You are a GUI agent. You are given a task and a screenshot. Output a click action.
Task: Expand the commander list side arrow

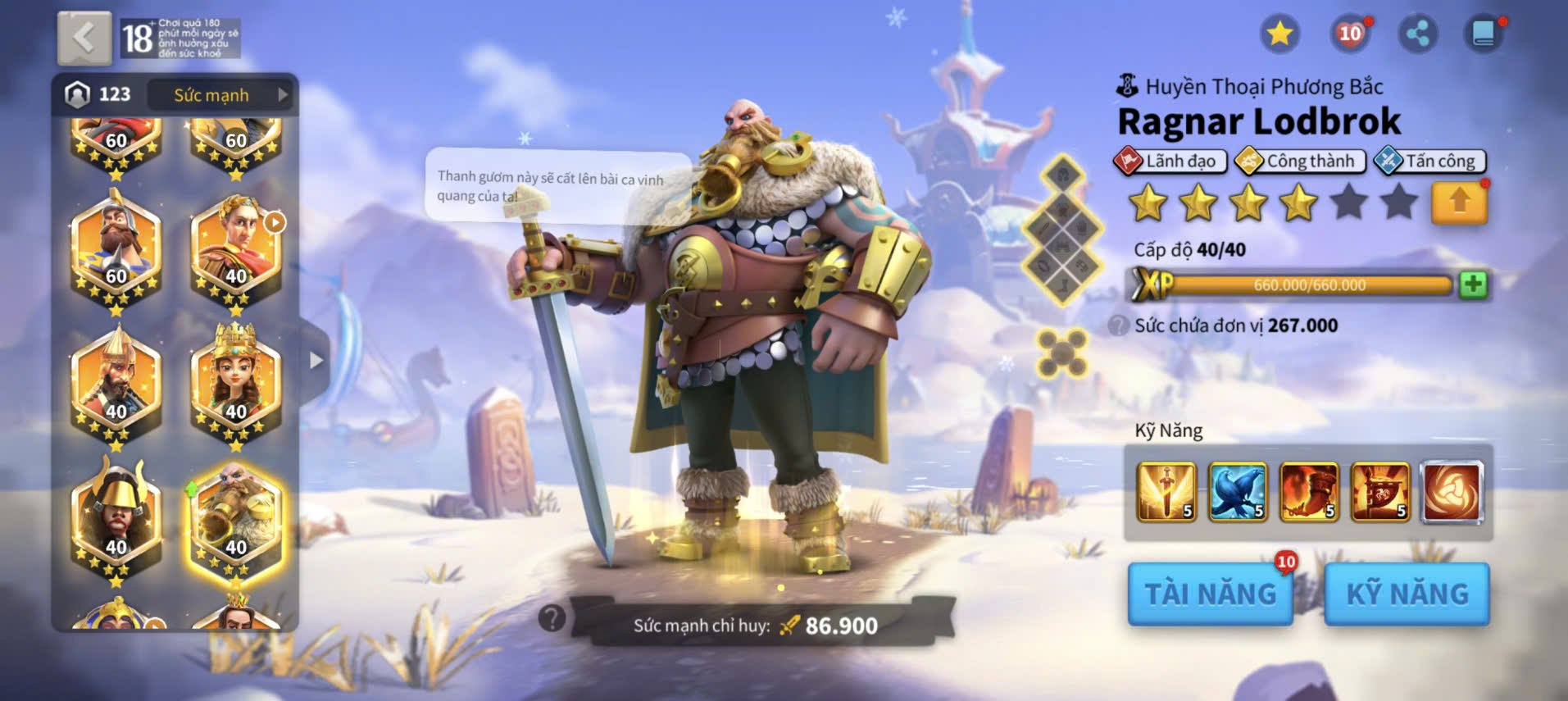[316, 361]
